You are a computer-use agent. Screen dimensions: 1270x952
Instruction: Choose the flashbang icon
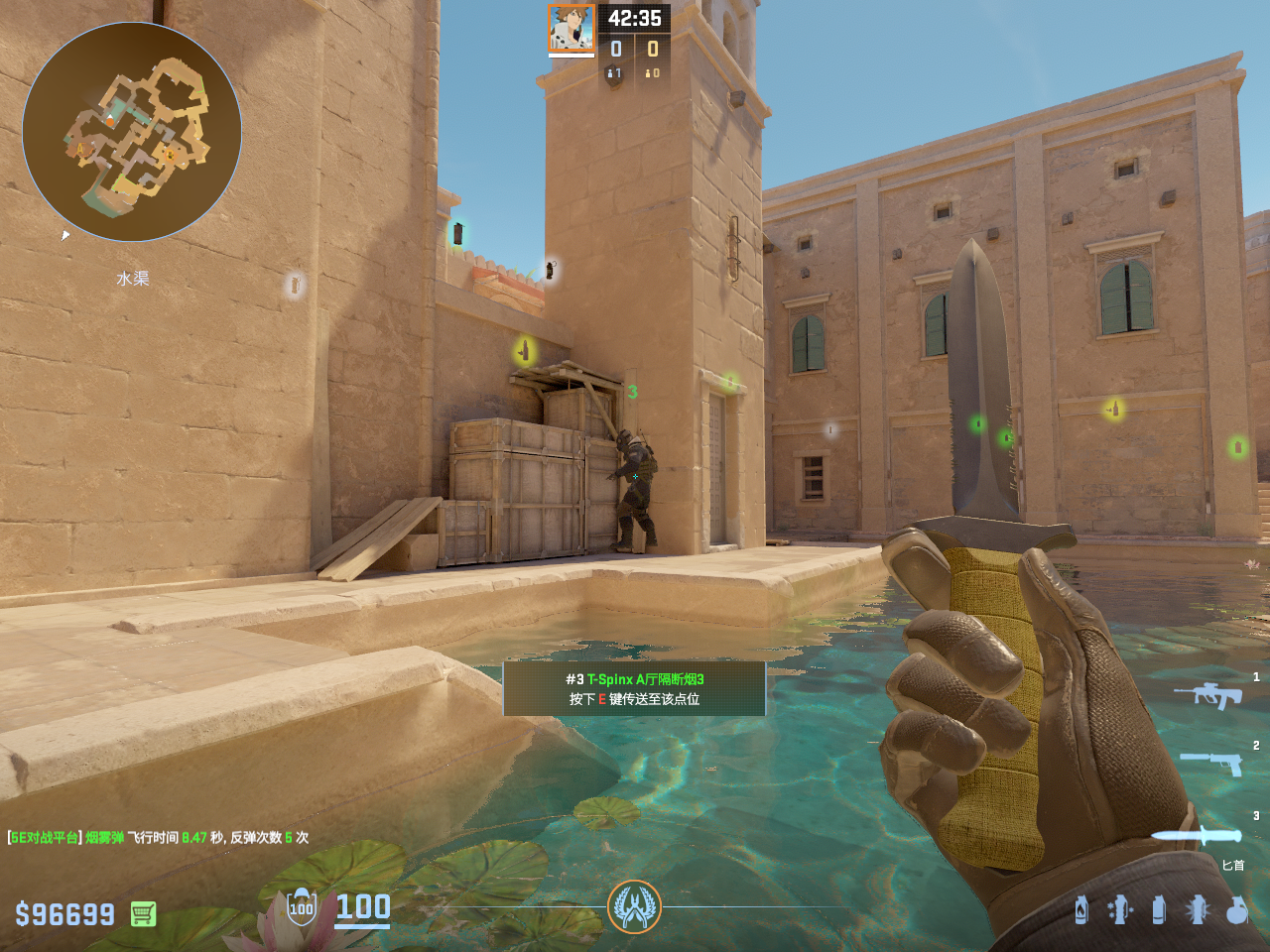[1197, 909]
